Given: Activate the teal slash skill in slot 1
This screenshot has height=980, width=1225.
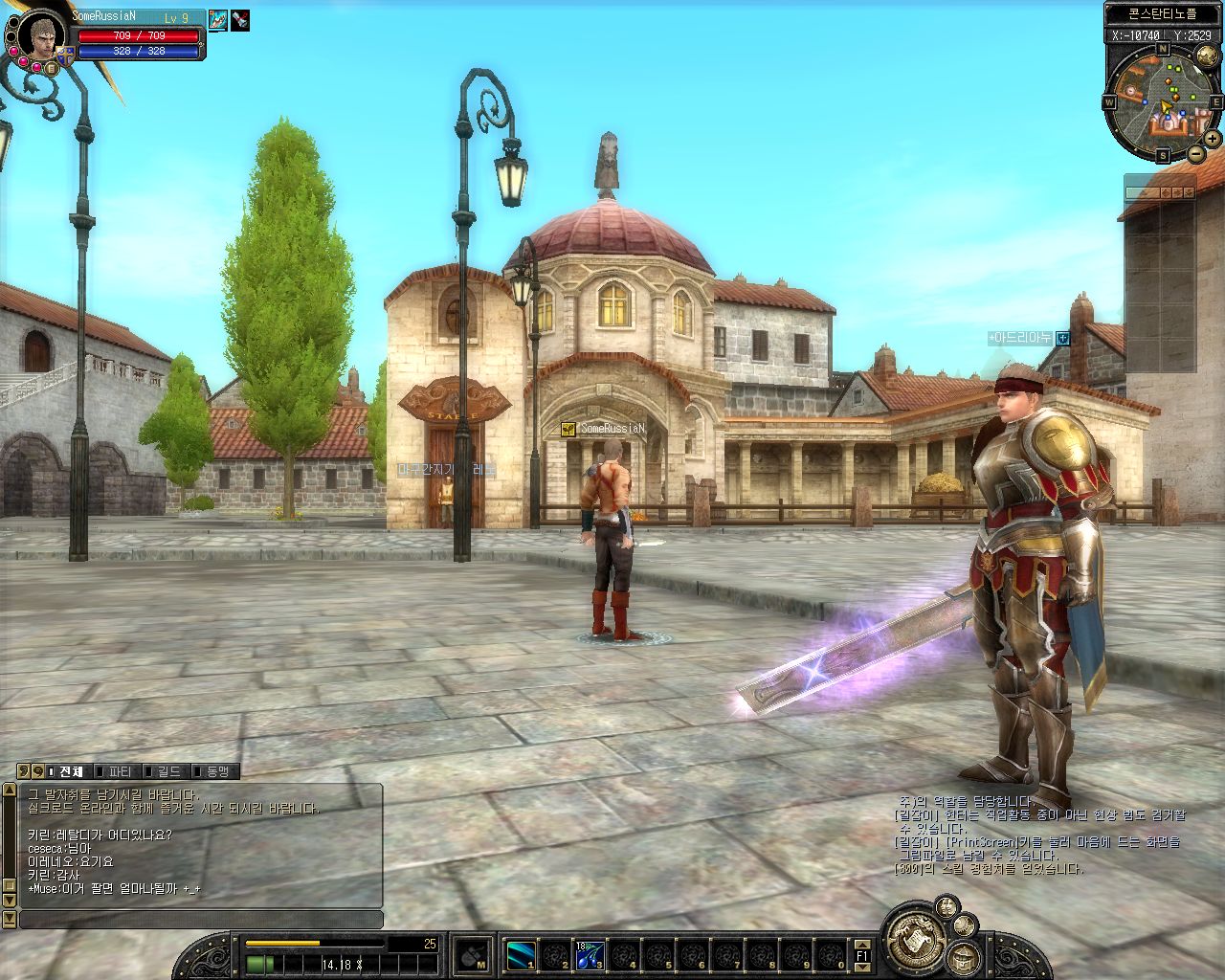Looking at the screenshot, I should click(522, 954).
